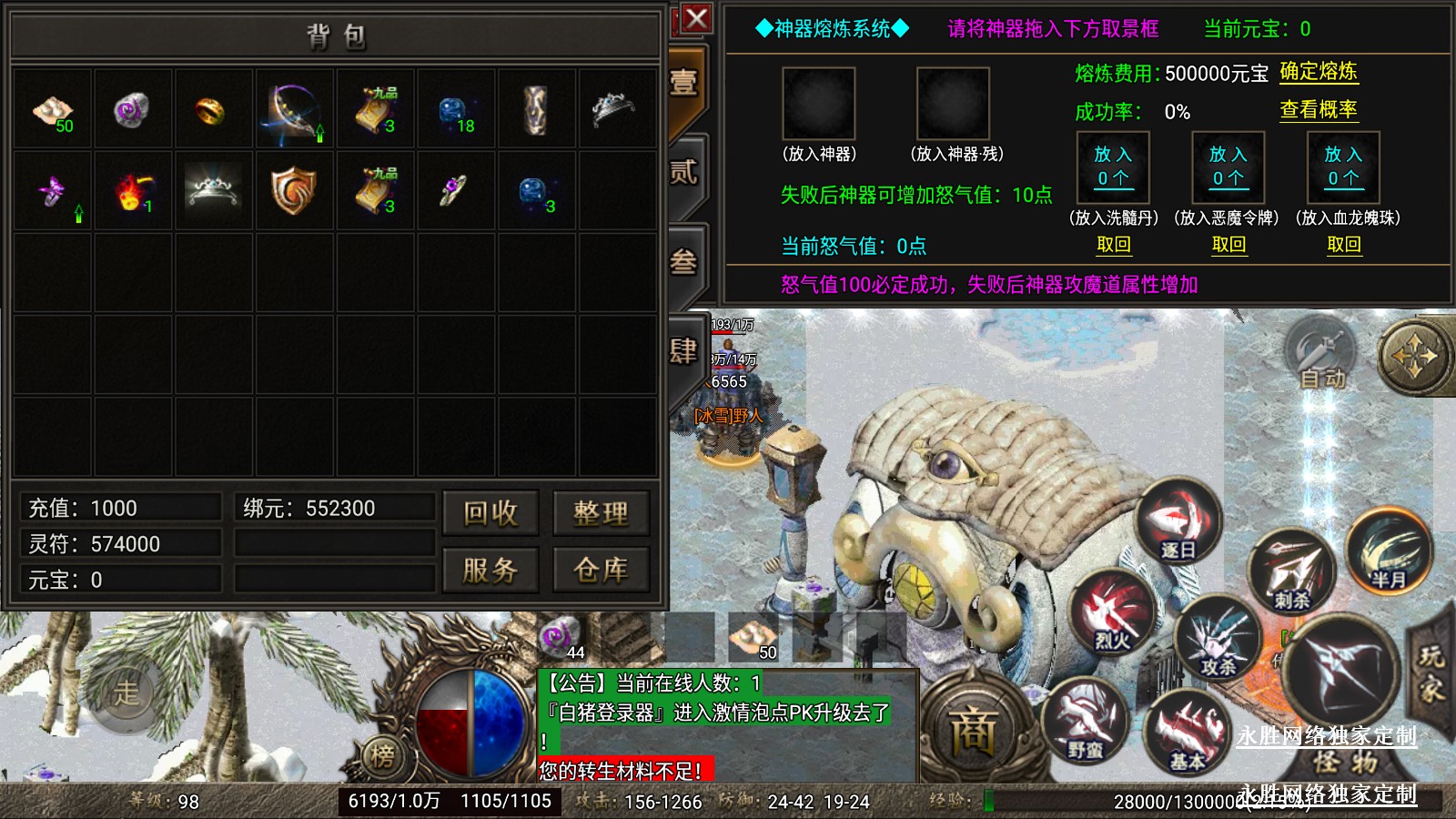Click the 回收 recycle button

point(490,513)
